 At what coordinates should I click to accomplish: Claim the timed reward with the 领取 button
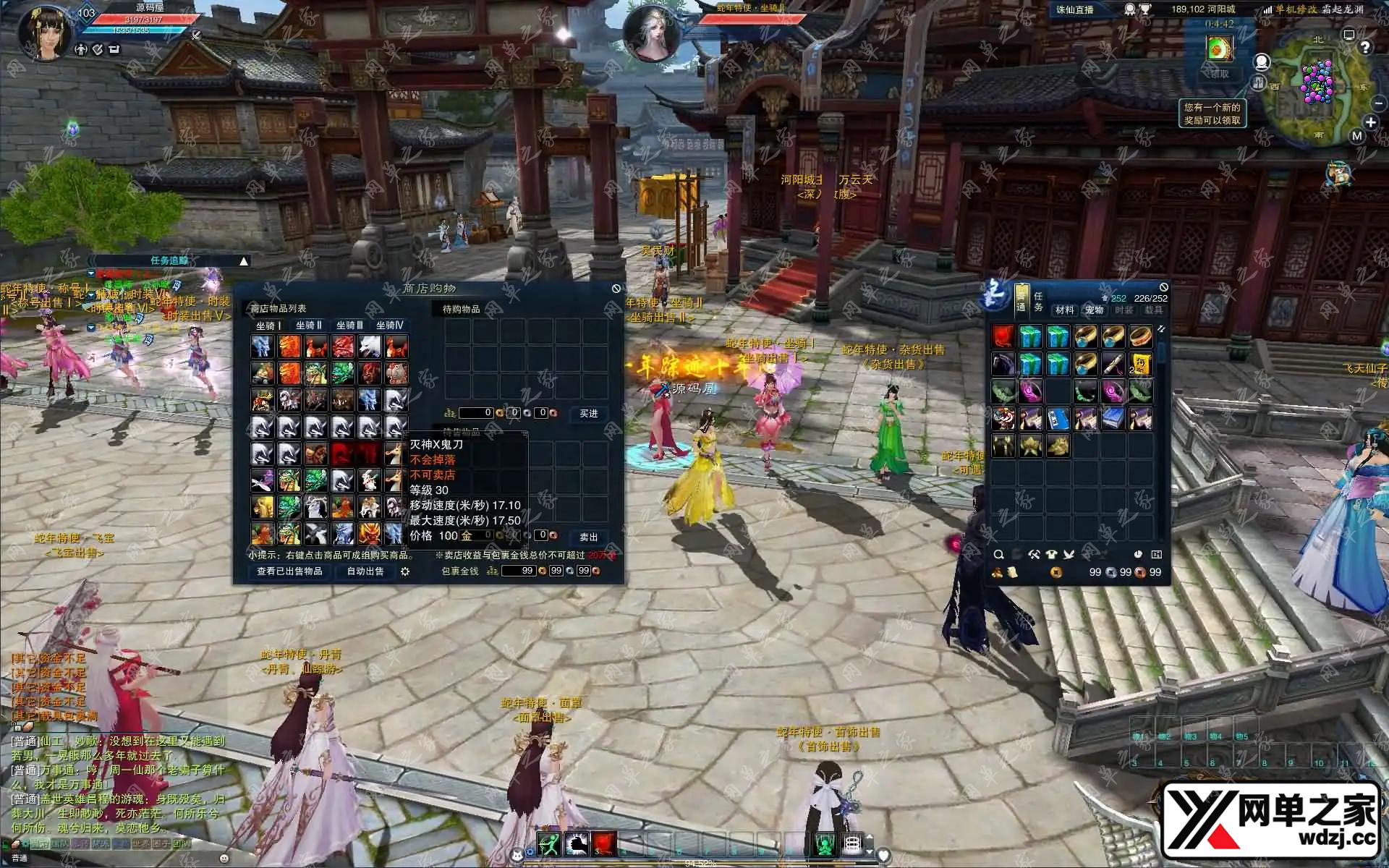tap(1220, 74)
